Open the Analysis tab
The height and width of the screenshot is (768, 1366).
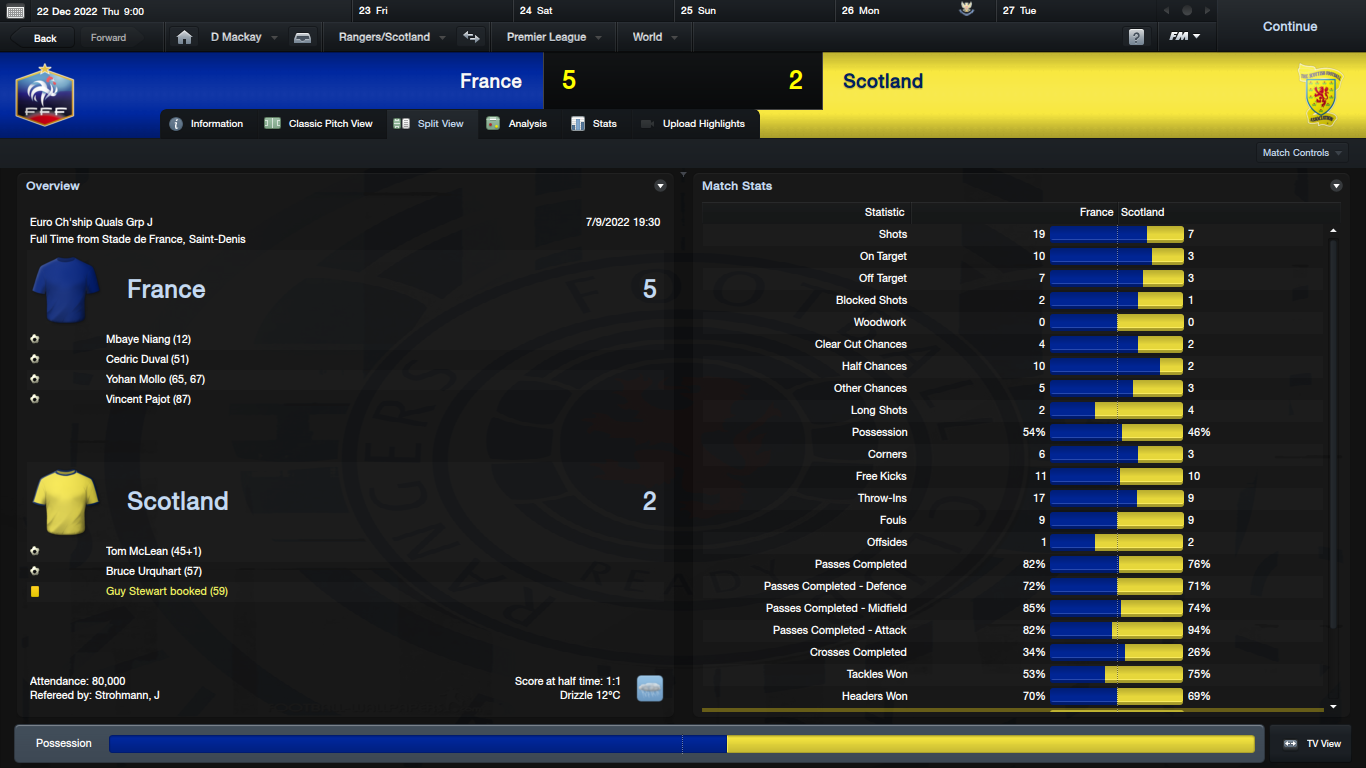517,124
